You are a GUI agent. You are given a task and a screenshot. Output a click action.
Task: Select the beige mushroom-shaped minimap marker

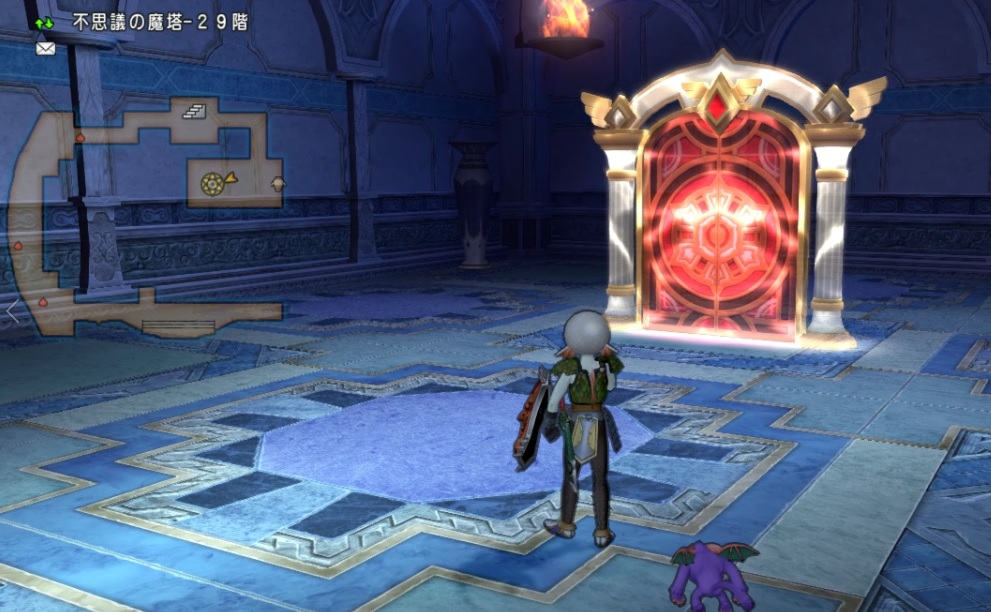(x=278, y=183)
